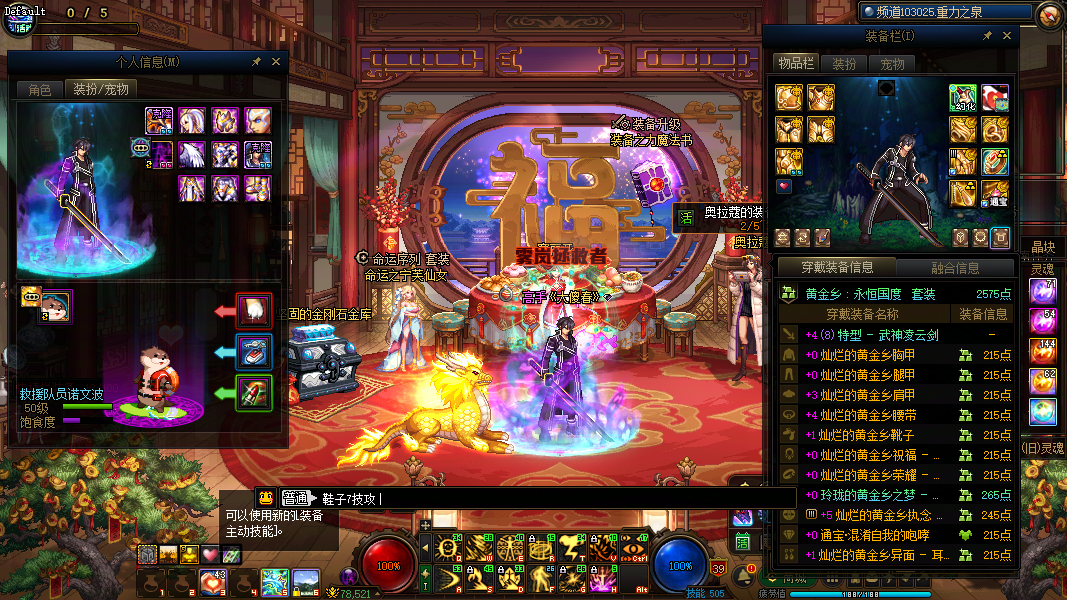Viewport: 1067px width, 600px height.
Task: Click the pet's white claw skill icon
Action: click(254, 311)
